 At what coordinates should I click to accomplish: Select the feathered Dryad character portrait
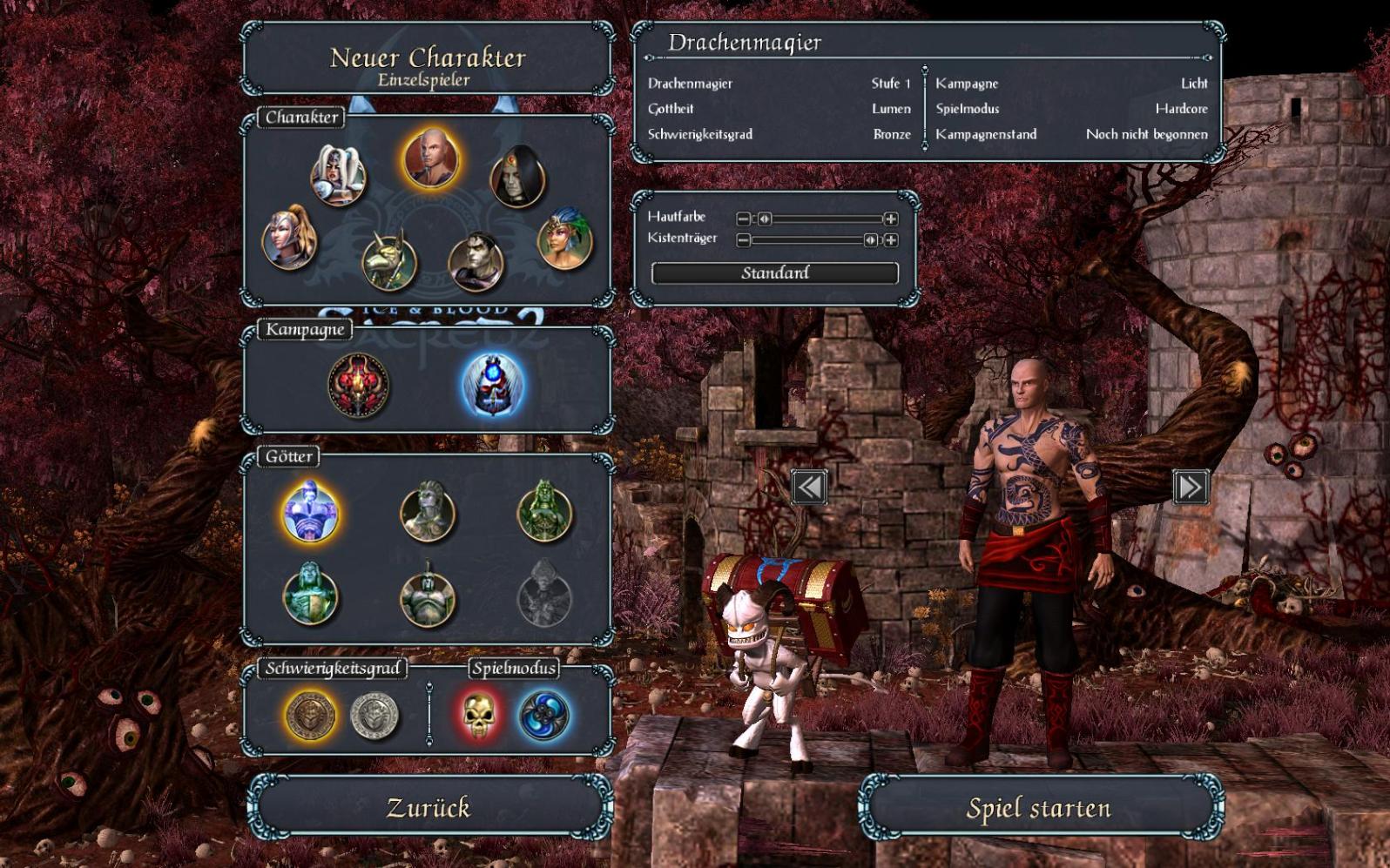565,238
